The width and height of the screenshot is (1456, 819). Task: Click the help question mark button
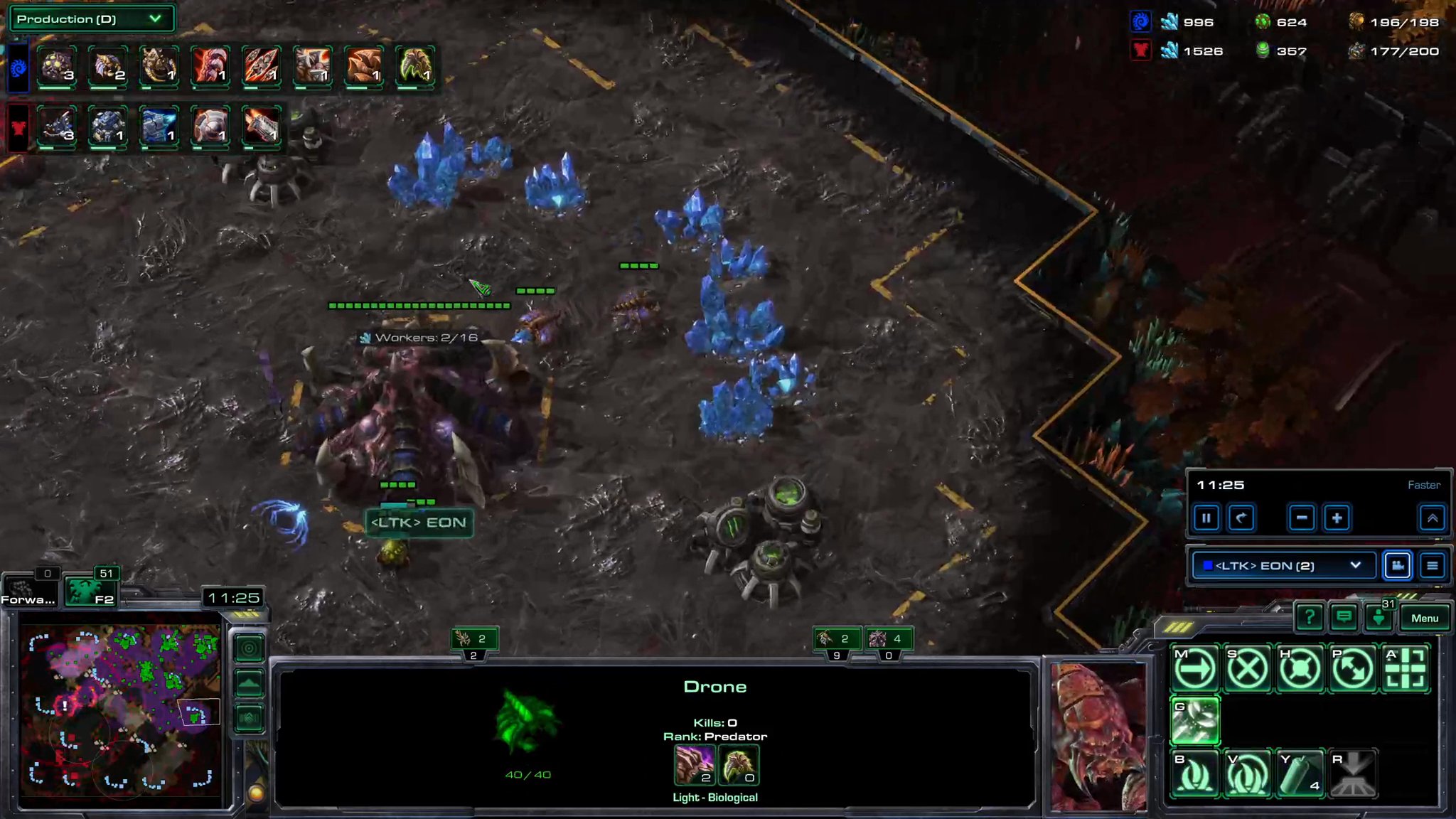[x=1310, y=617]
